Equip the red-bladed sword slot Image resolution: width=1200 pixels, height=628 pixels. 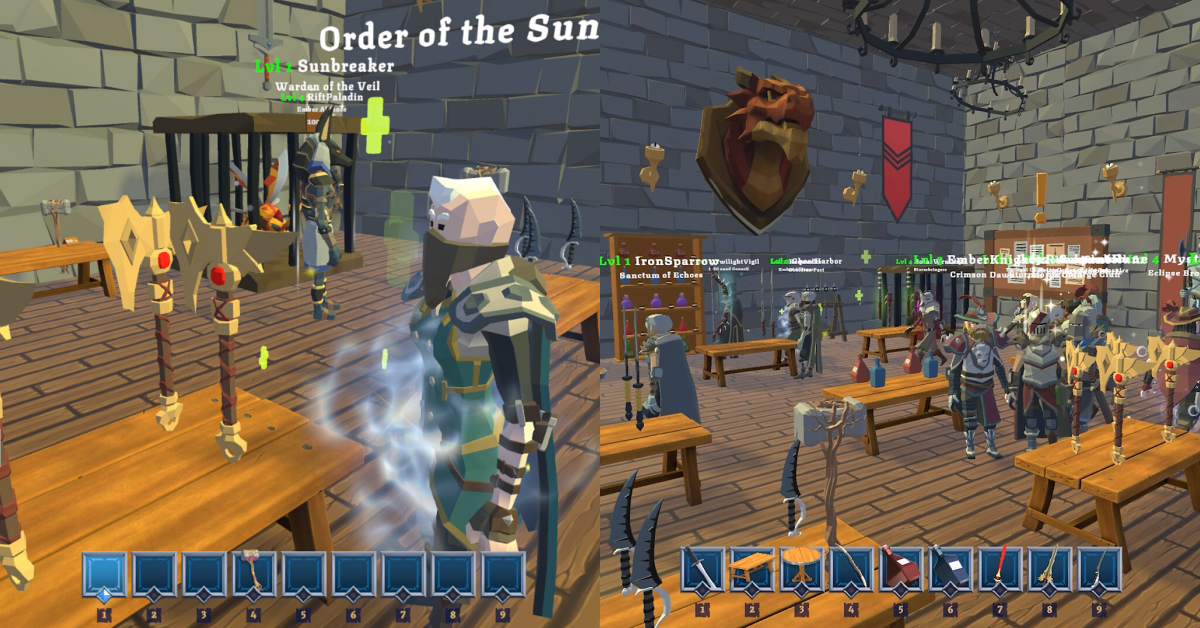pyautogui.click(x=1000, y=570)
